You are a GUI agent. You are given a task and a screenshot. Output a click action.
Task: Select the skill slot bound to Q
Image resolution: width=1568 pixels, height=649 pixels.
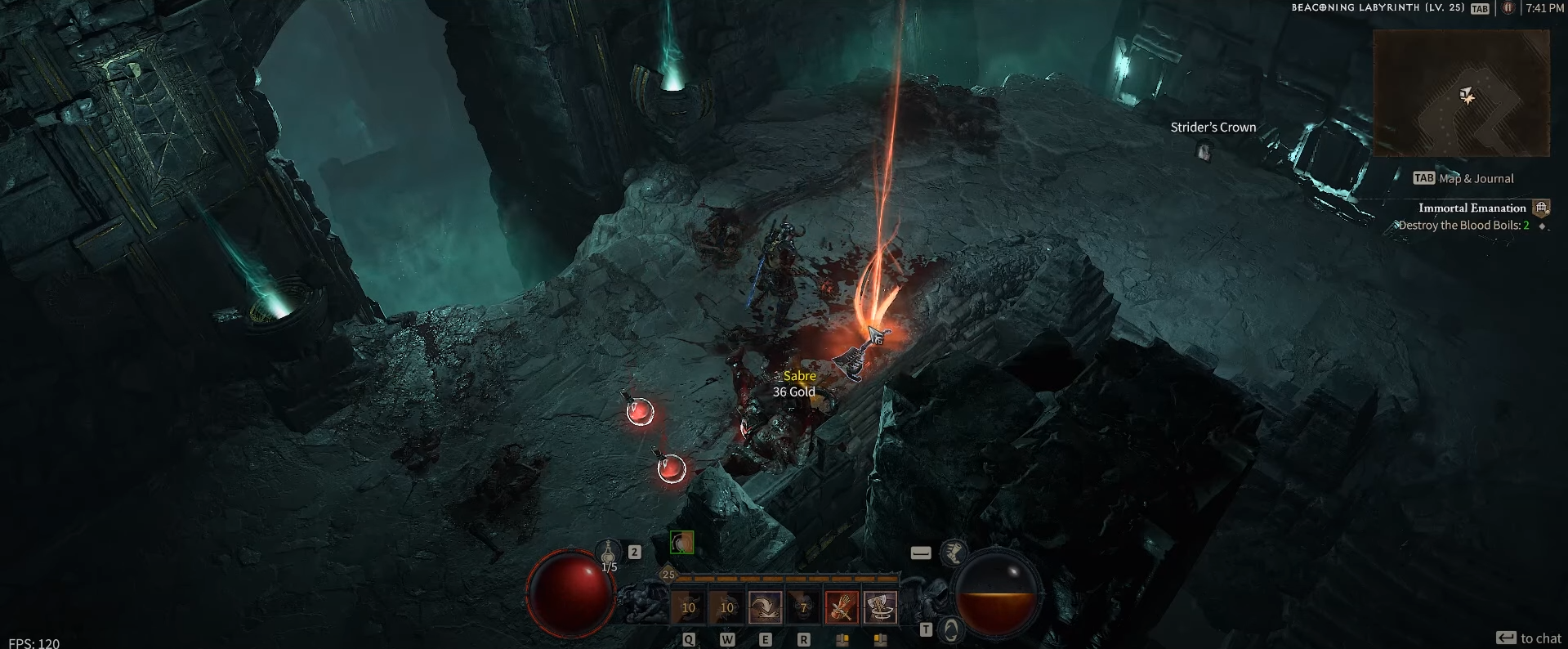coord(688,607)
